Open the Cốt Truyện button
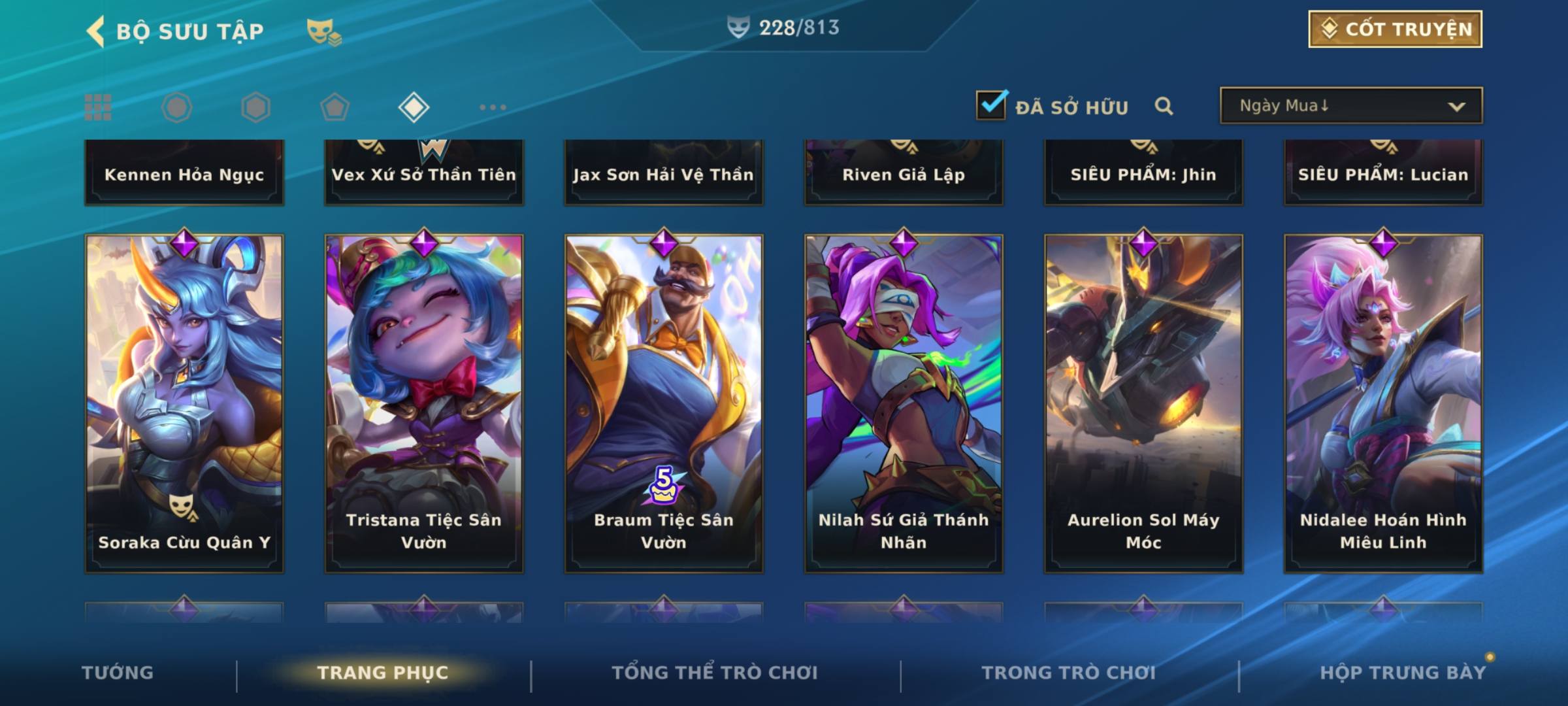Image resolution: width=1568 pixels, height=706 pixels. coord(1395,29)
